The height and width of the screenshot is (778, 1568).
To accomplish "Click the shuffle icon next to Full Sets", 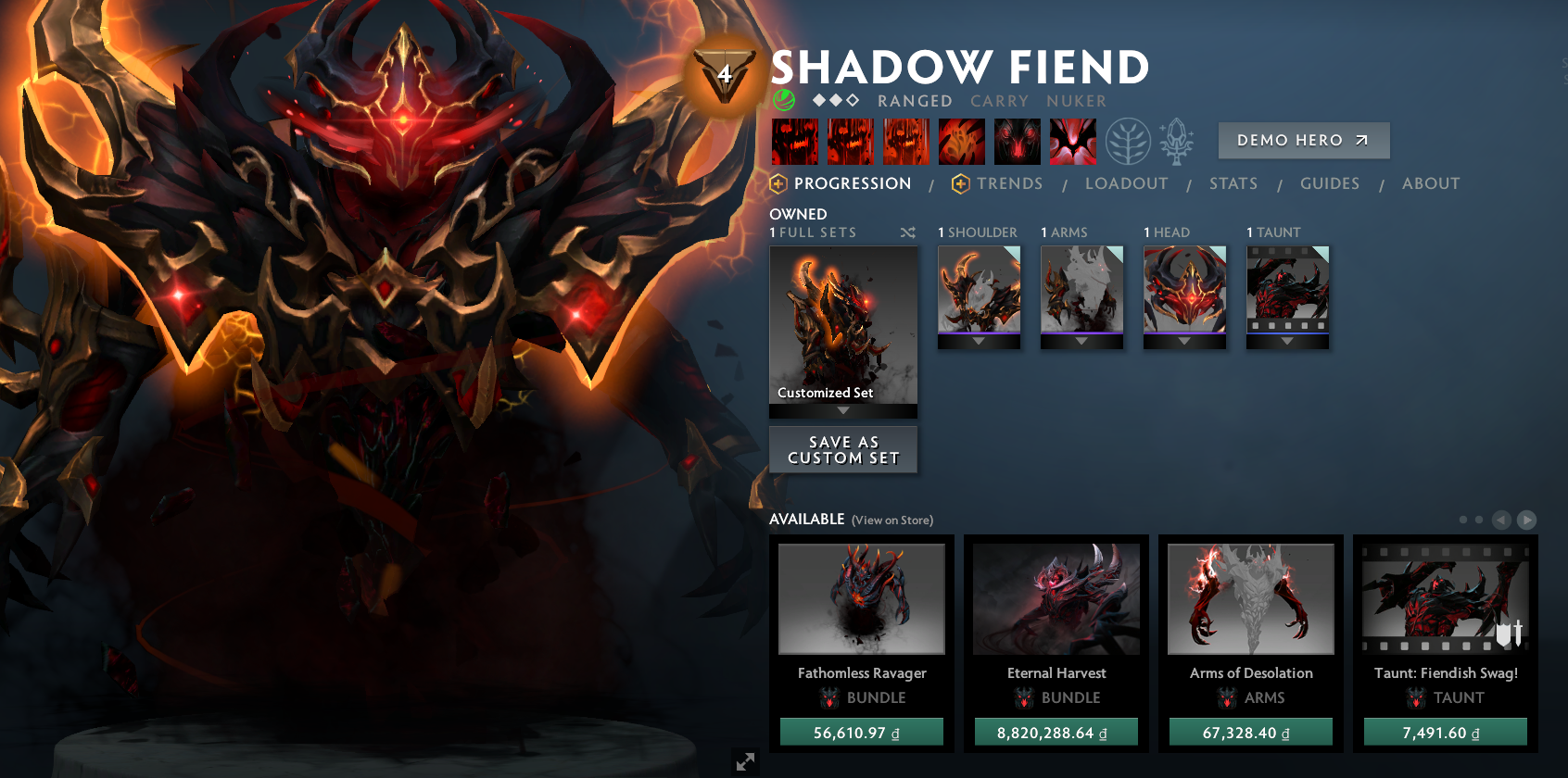I will point(909,232).
